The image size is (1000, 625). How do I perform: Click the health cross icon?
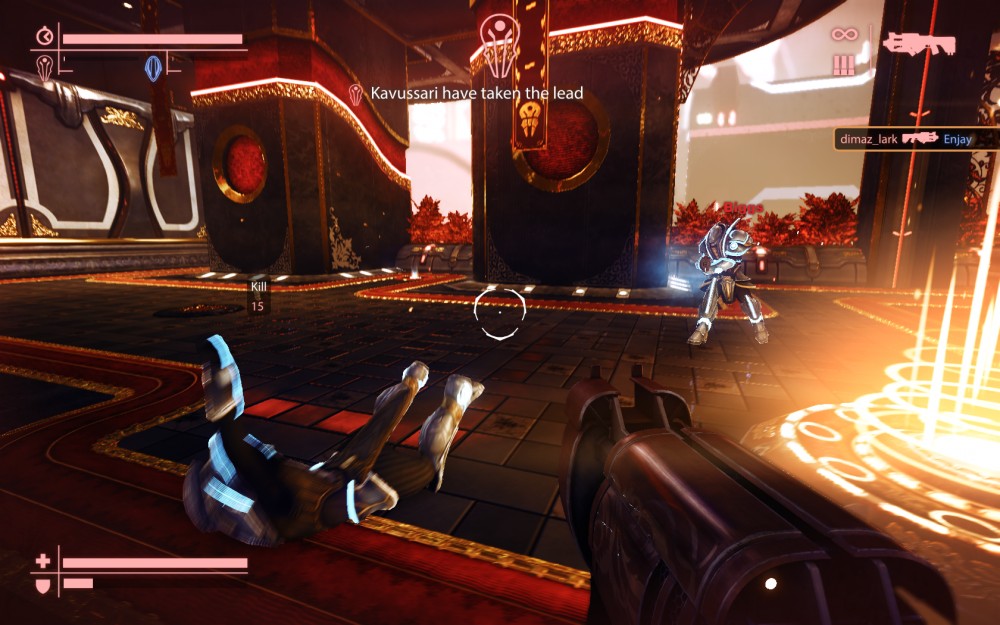[42, 562]
